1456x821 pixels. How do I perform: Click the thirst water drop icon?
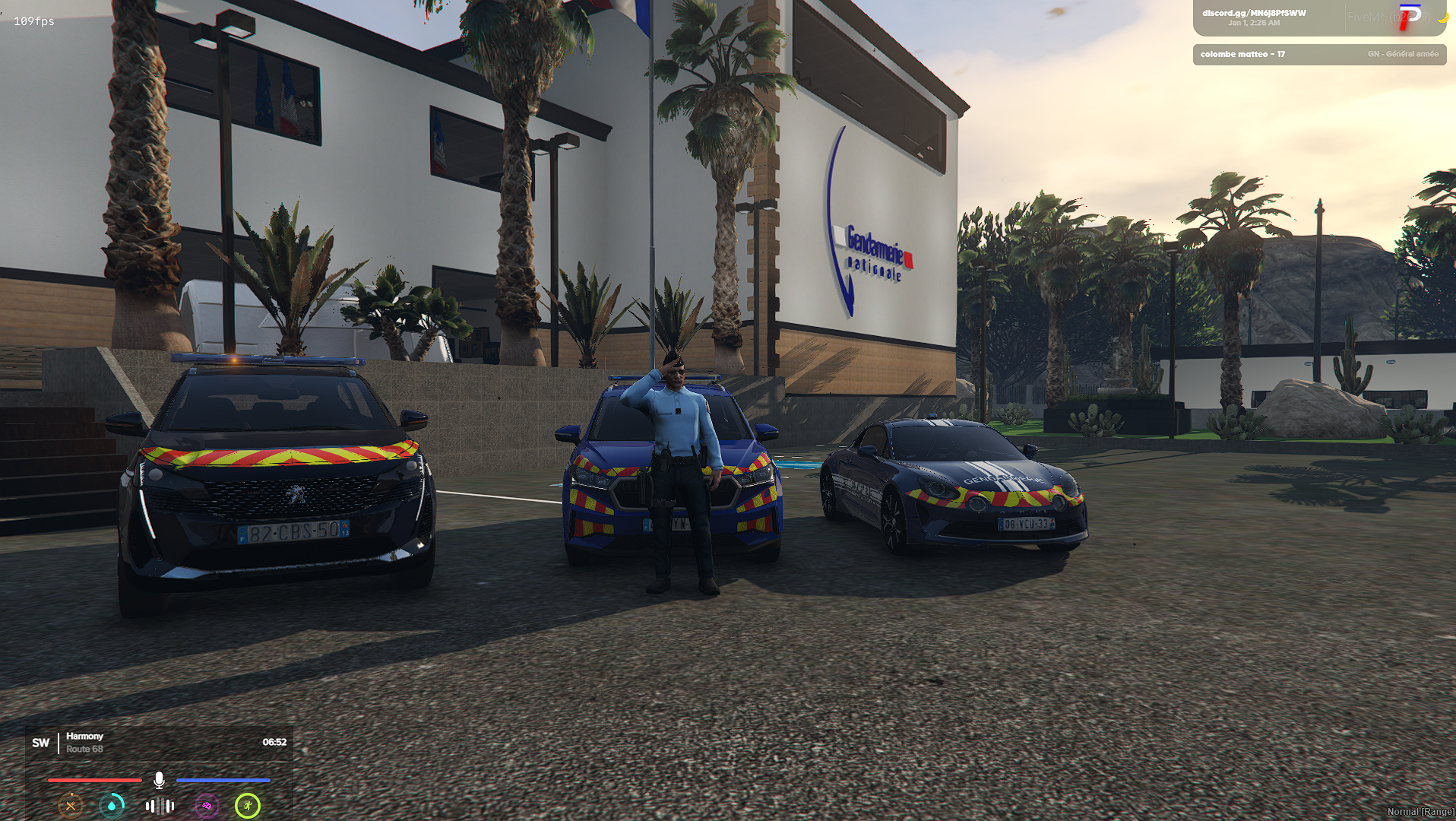112,806
